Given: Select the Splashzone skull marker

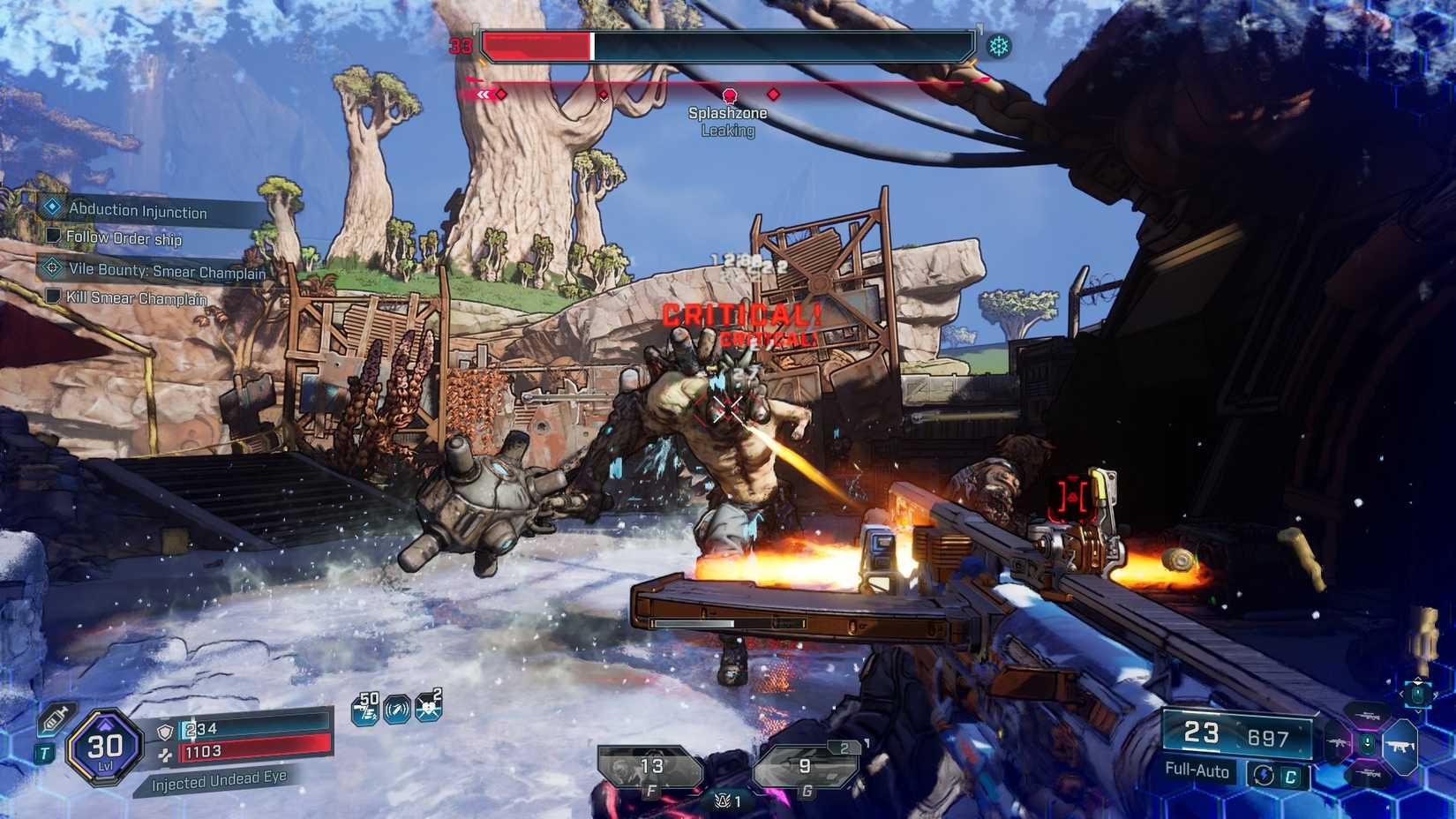Looking at the screenshot, I should point(729,95).
